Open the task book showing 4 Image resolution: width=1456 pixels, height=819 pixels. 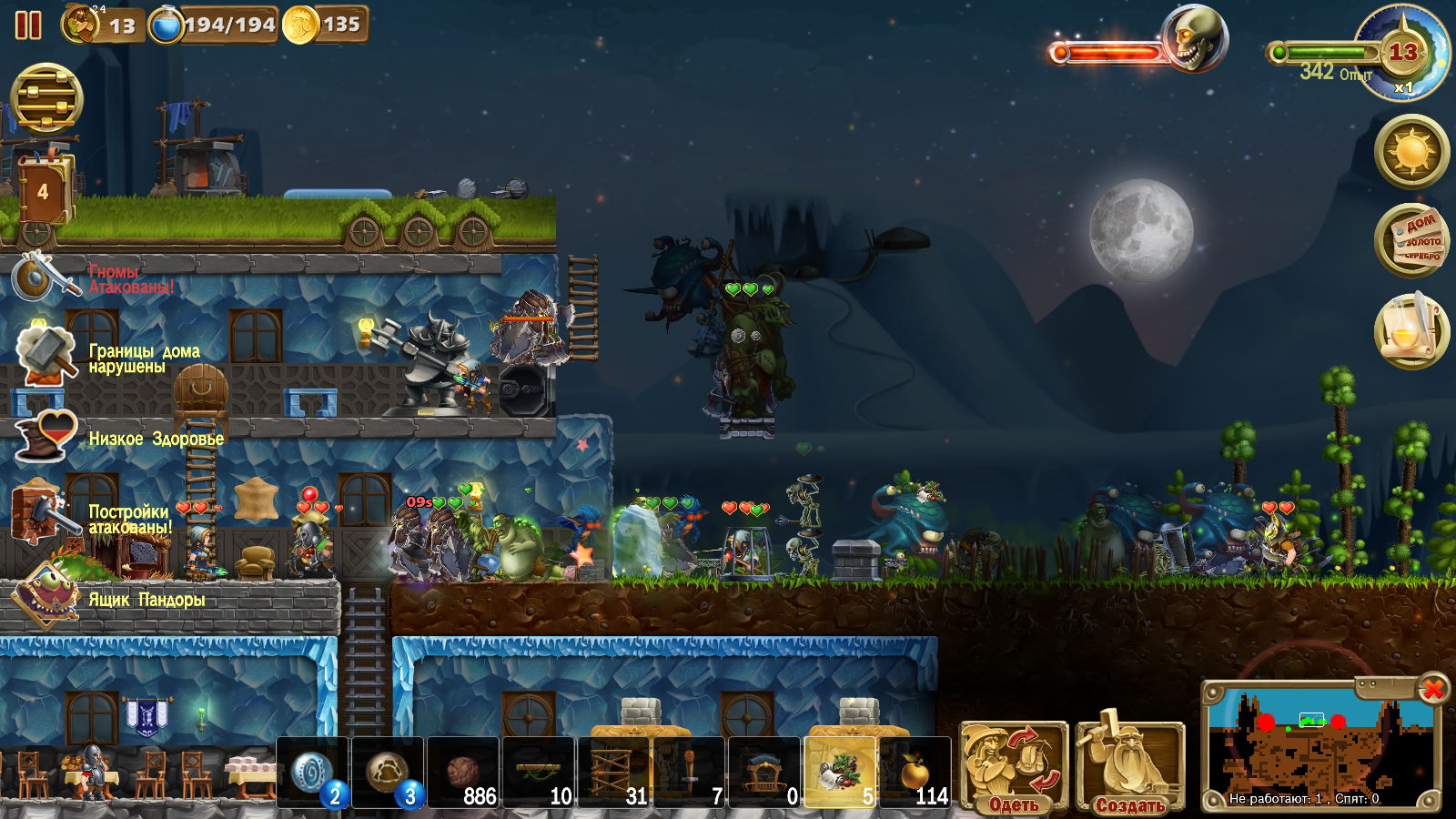click(x=43, y=192)
